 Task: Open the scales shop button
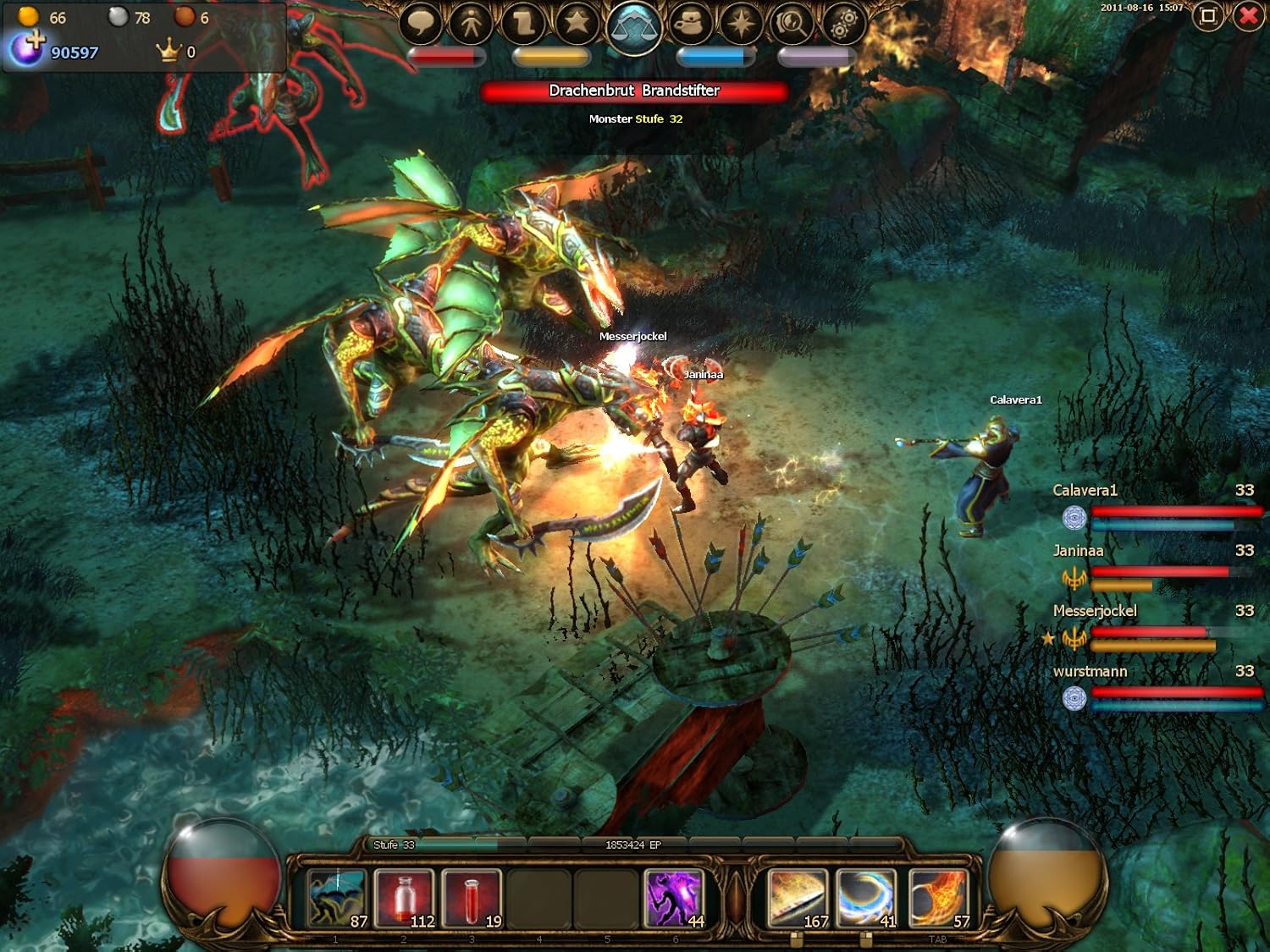pyautogui.click(x=634, y=25)
